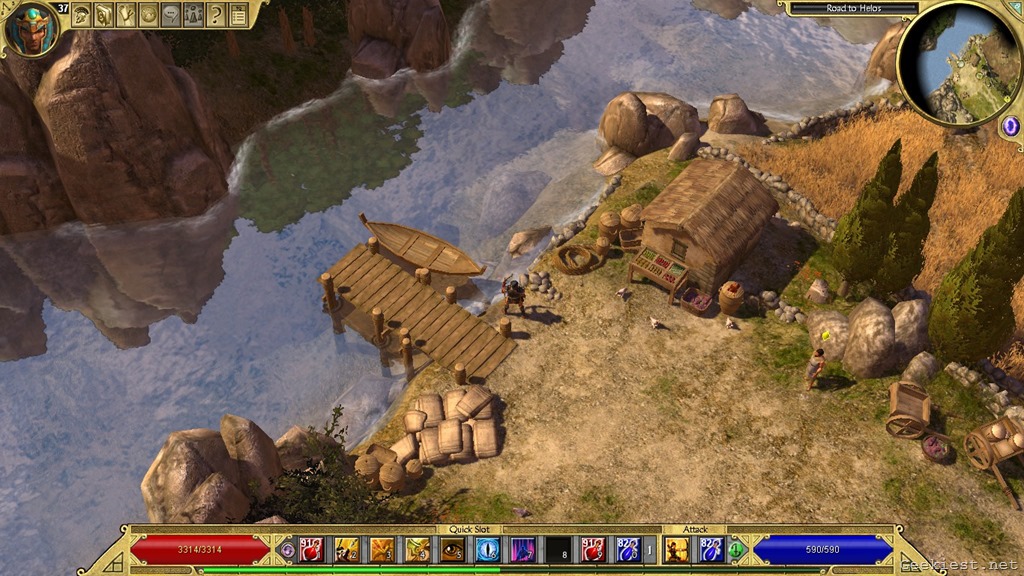
Task: Click the hero portrait
Action: pos(30,29)
